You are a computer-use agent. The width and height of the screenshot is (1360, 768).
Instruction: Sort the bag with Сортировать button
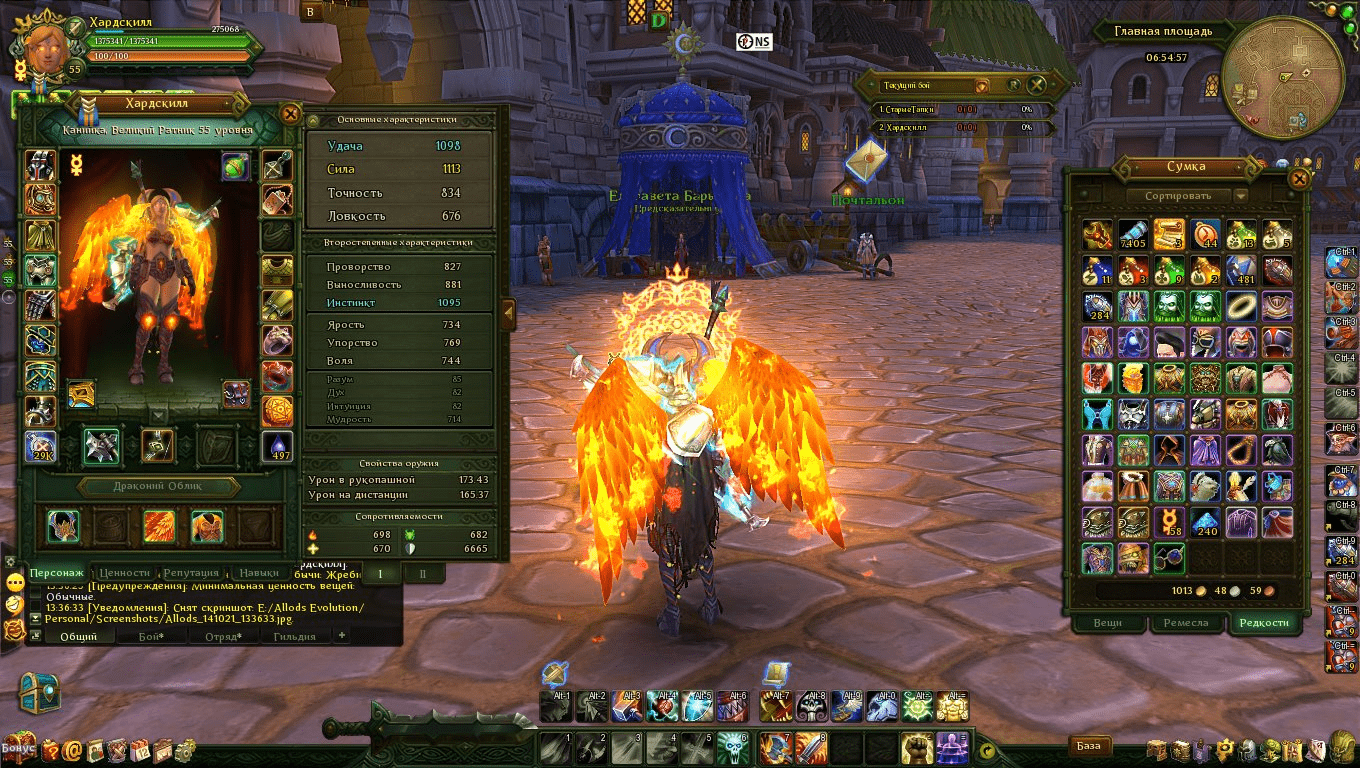click(1182, 196)
